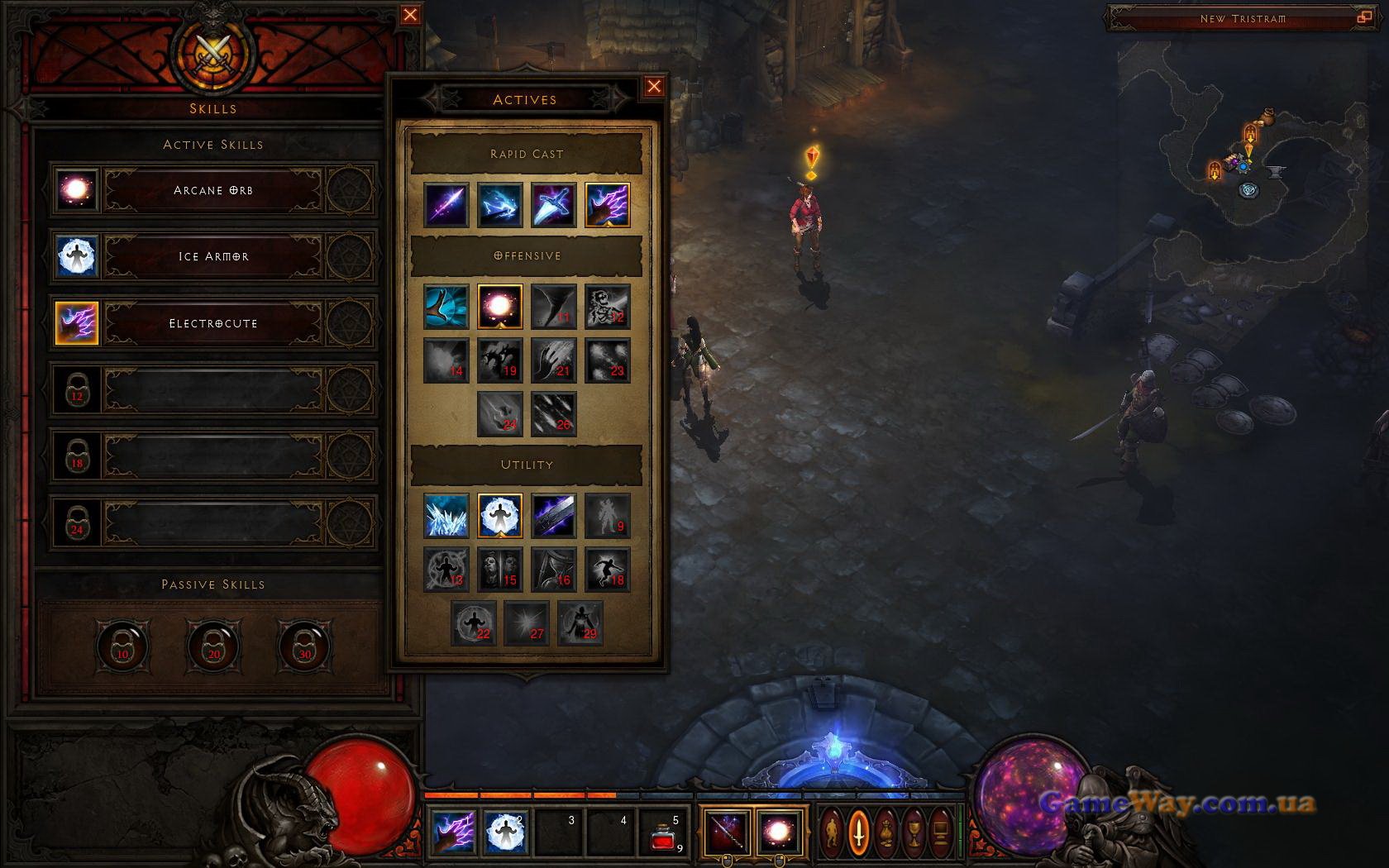The width and height of the screenshot is (1389, 868).
Task: Pick the Ice Armor icon under Utility
Action: 499,516
